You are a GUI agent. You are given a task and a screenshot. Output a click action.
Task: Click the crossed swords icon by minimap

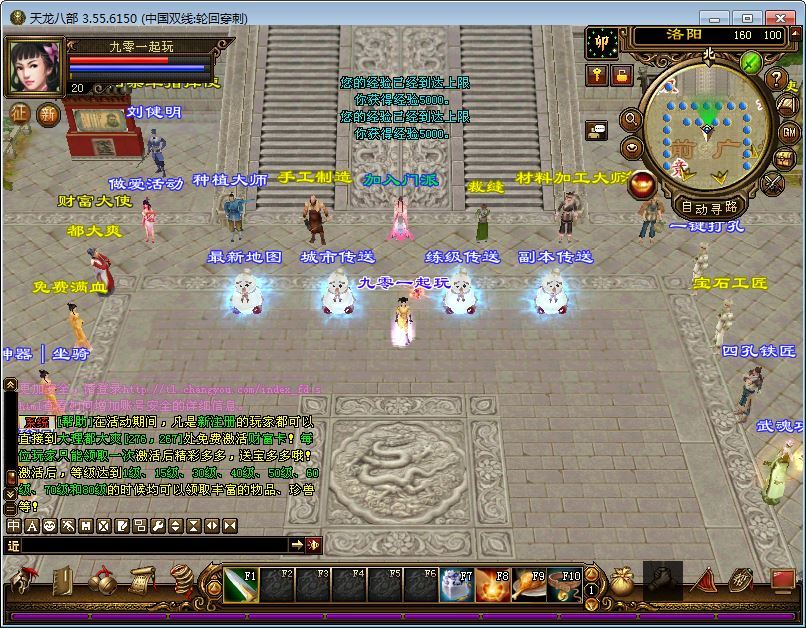click(772, 183)
